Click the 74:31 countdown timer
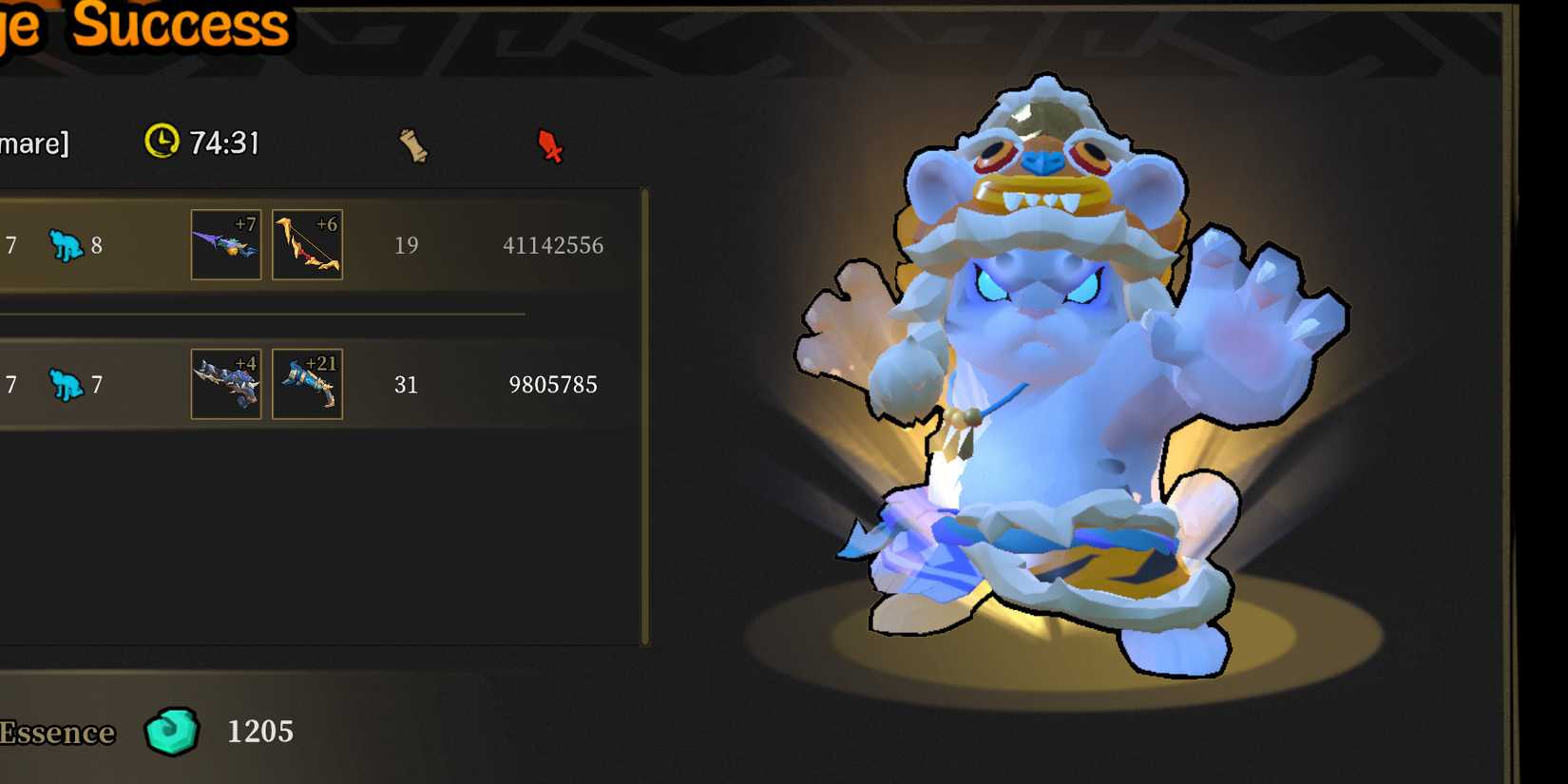This screenshot has height=784, width=1568. pos(225,143)
